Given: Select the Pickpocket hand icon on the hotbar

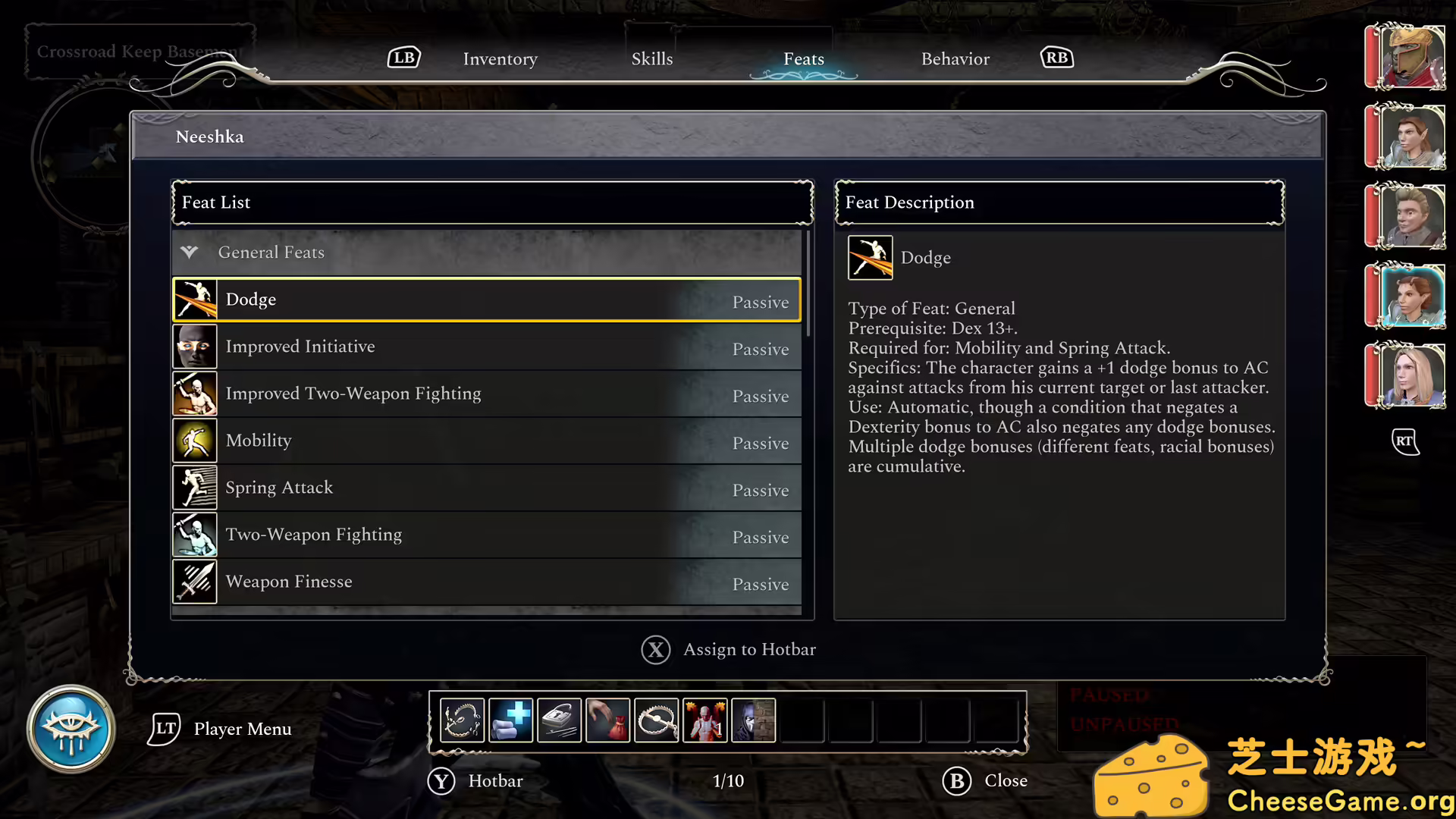Looking at the screenshot, I should pyautogui.click(x=607, y=720).
